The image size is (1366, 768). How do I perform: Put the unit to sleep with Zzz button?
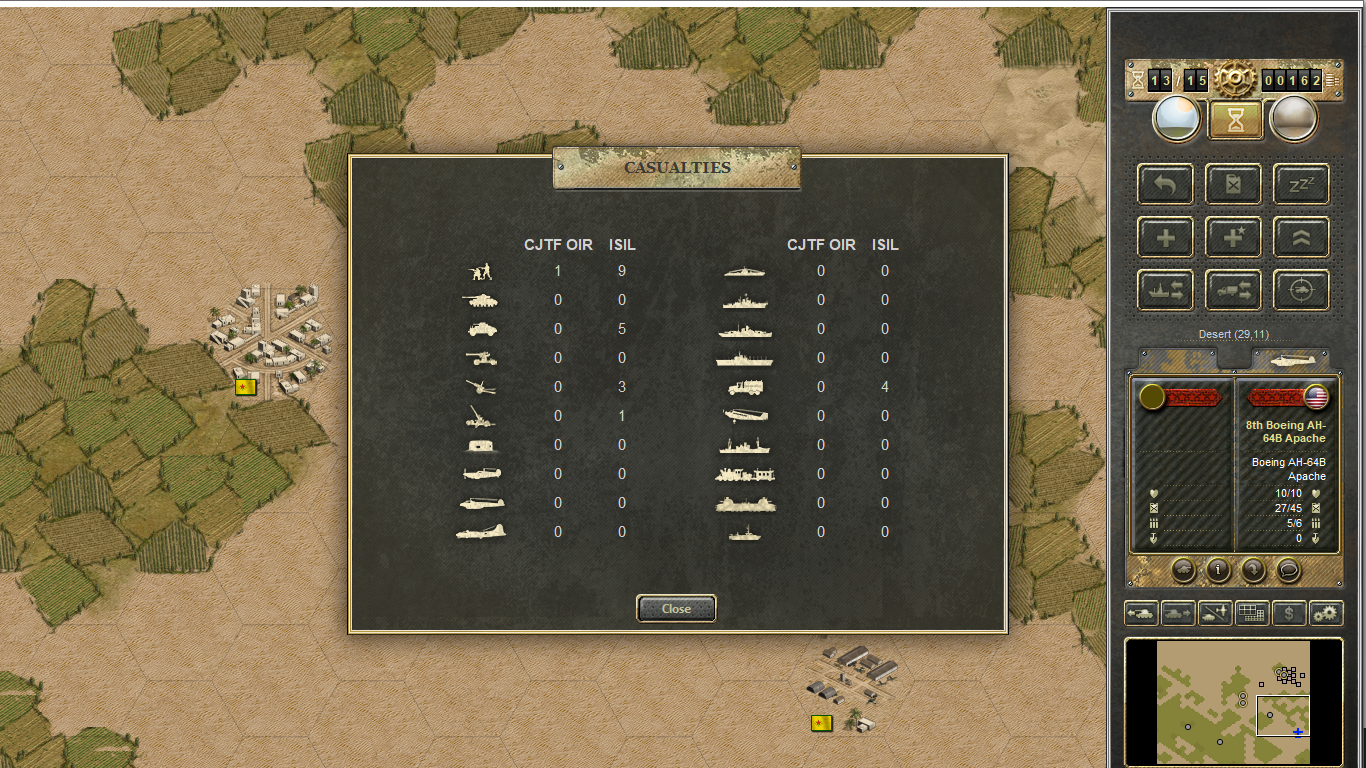click(1301, 184)
